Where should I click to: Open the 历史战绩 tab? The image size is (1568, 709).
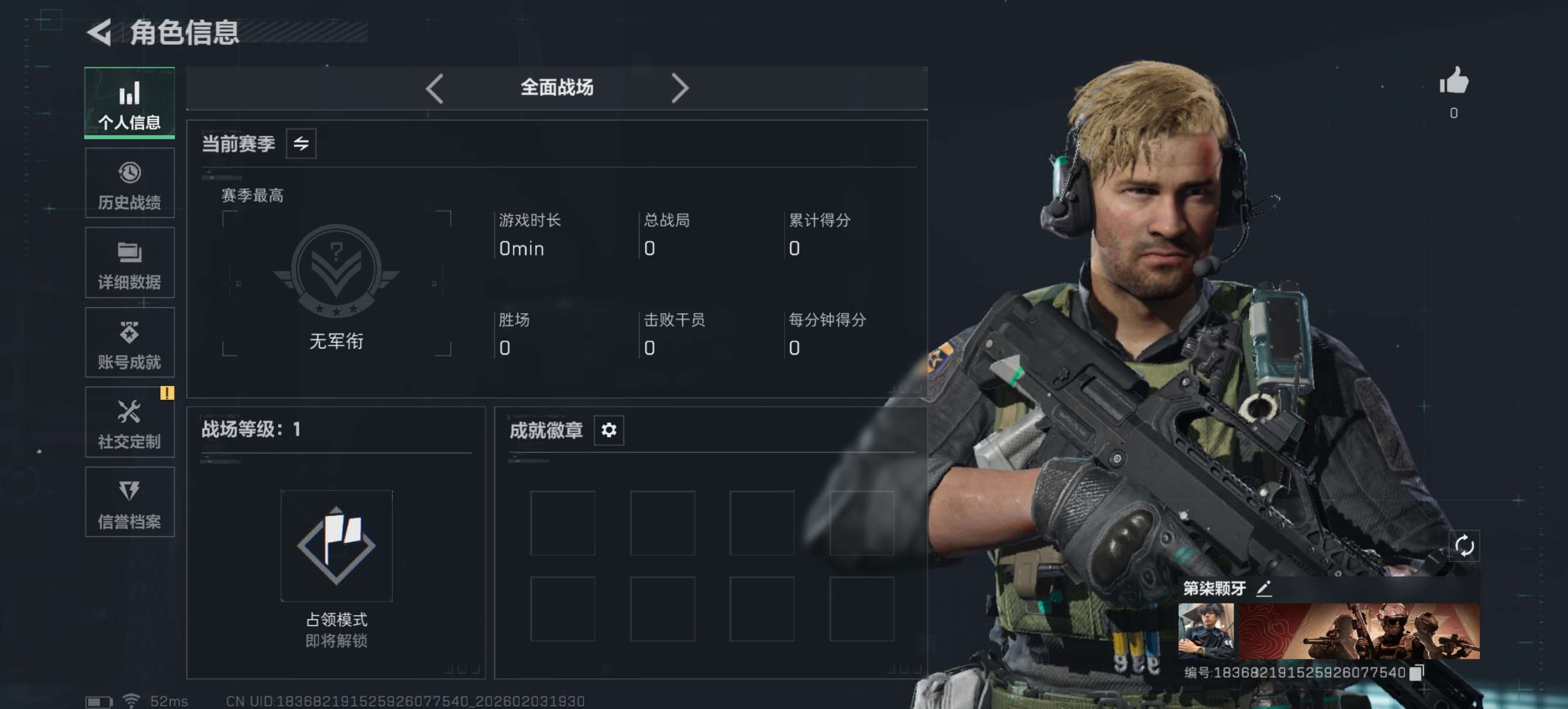pyautogui.click(x=129, y=183)
